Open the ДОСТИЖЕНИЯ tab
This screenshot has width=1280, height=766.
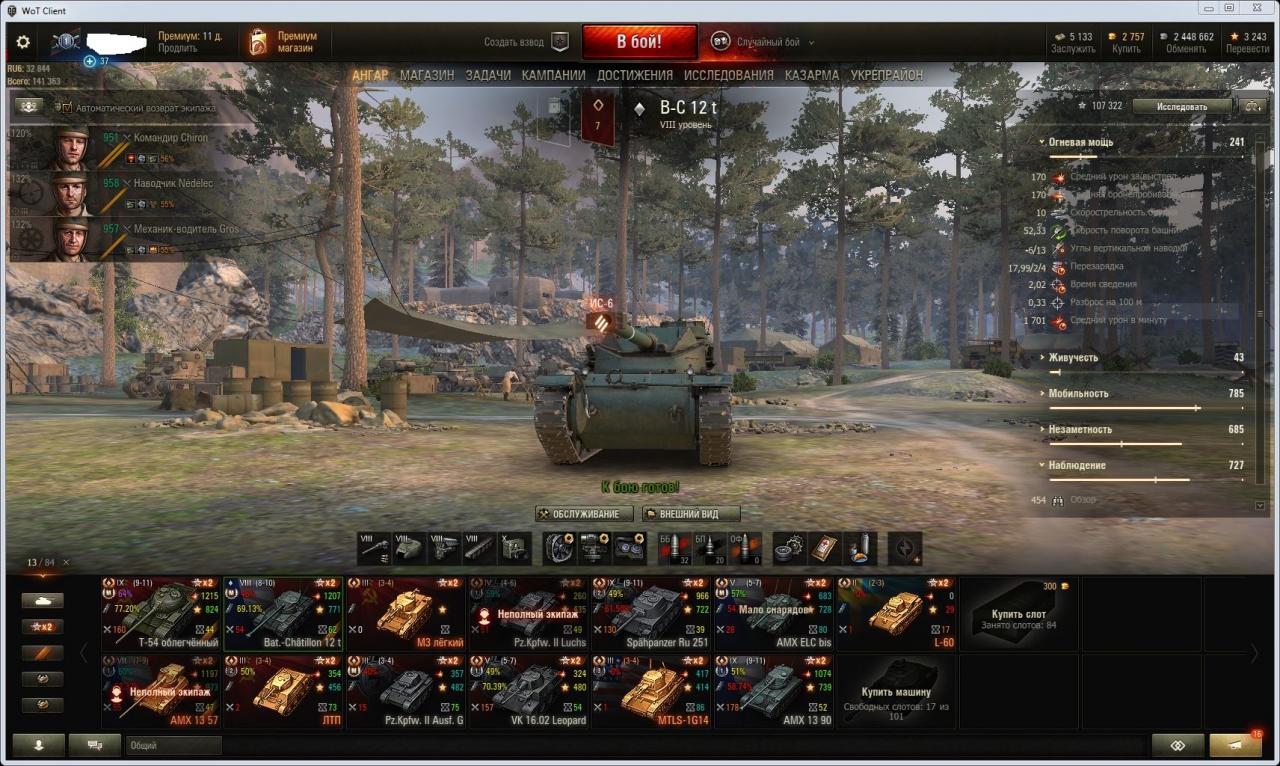click(635, 75)
